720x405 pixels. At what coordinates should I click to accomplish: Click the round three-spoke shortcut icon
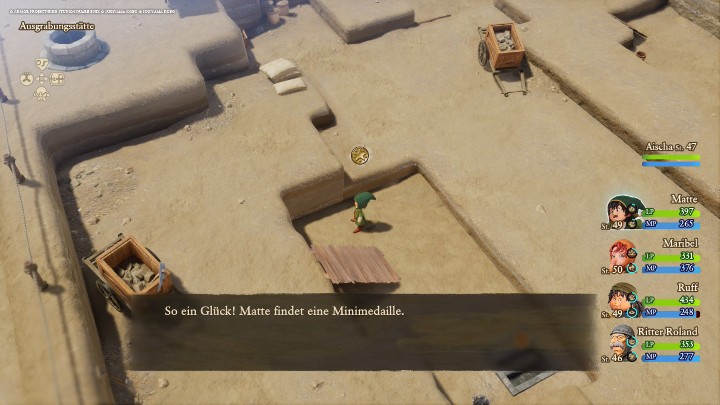click(27, 78)
